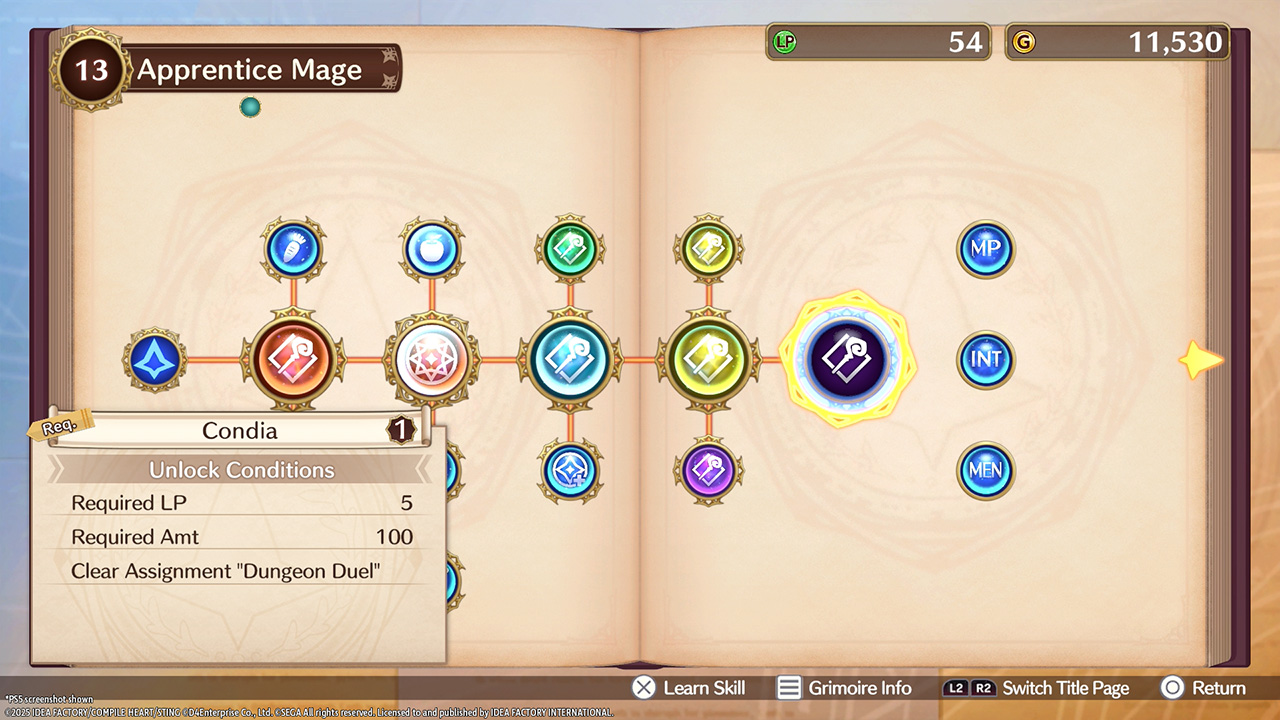This screenshot has height=720, width=1280.
Task: Pick the small purple spell node
Action: coord(709,471)
